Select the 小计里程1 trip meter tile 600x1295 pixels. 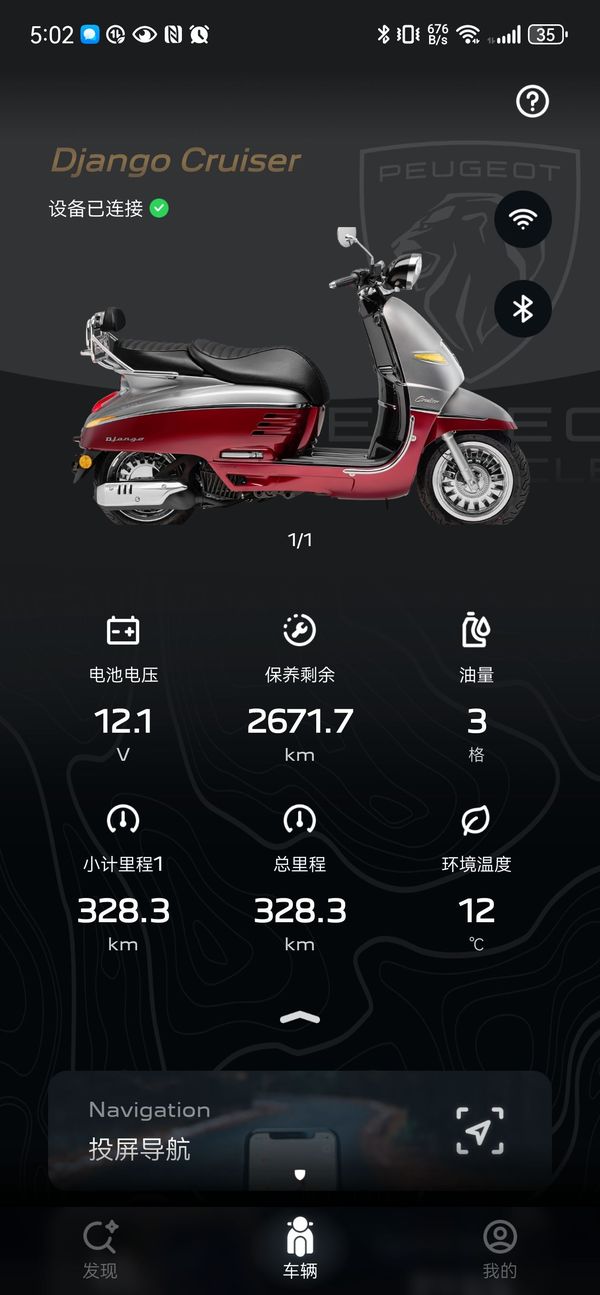[123, 878]
